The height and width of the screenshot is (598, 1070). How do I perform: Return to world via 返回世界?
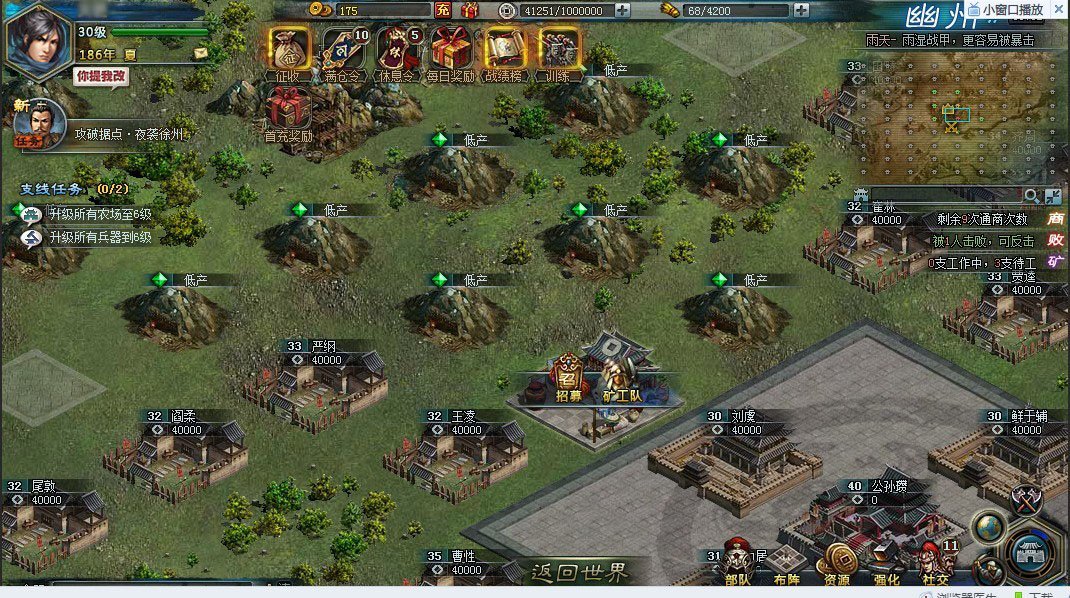(x=581, y=572)
